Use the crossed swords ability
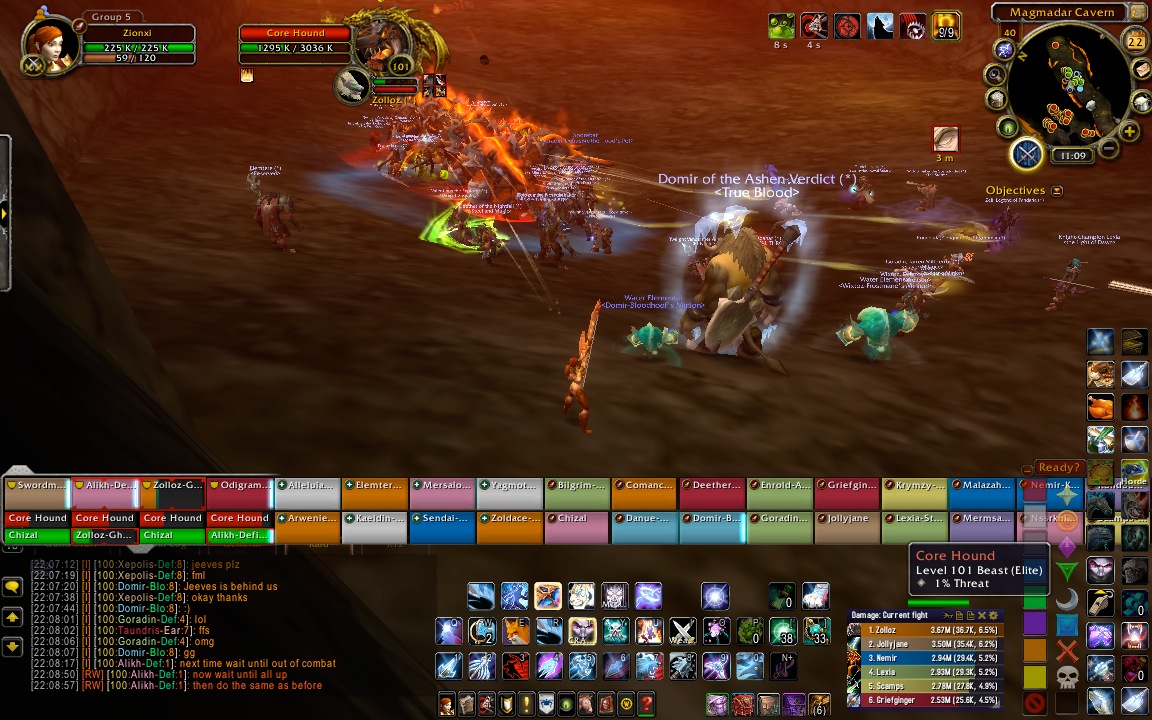1152x720 pixels. click(x=682, y=631)
